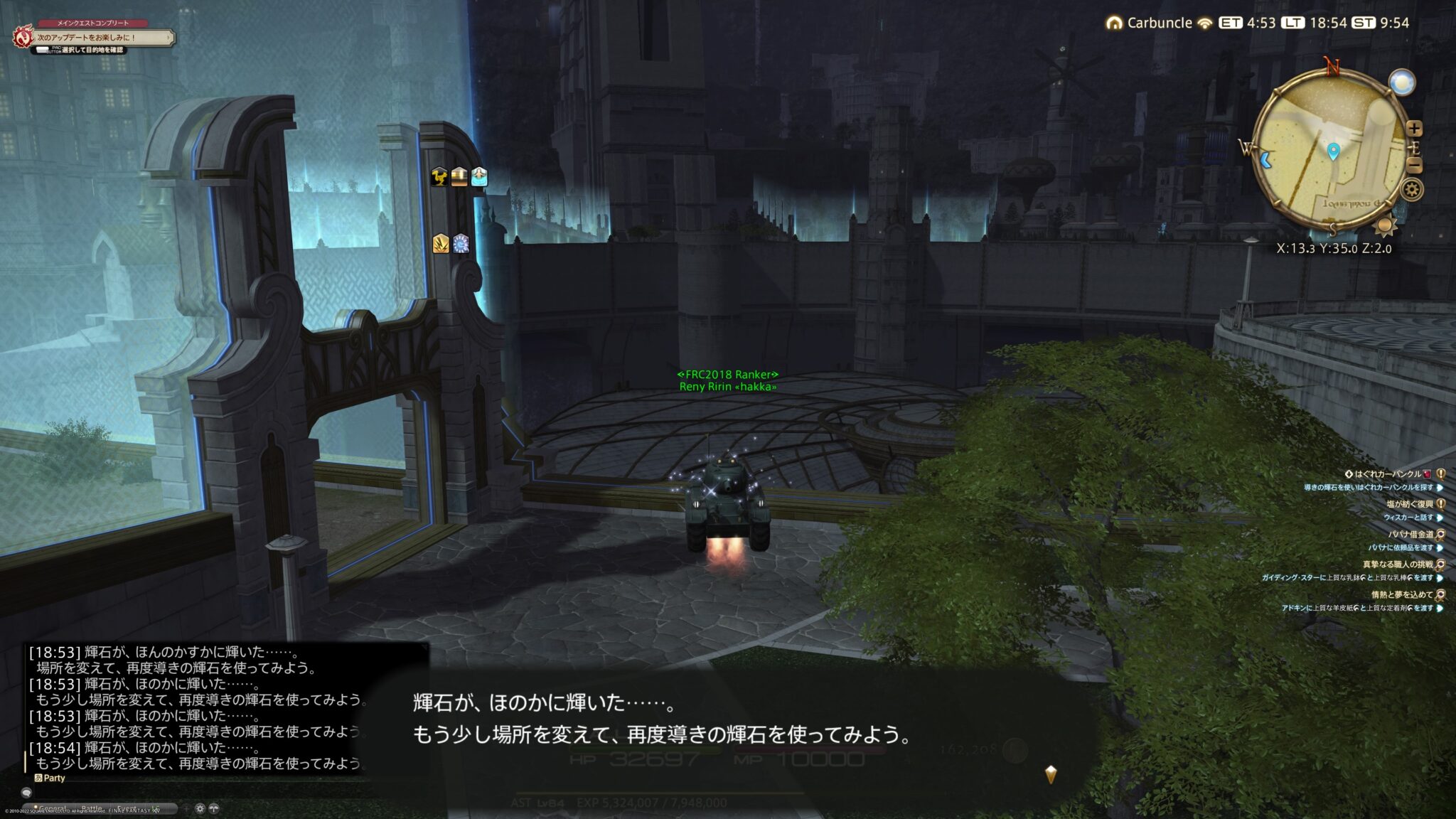Select the Event chat tab
This screenshot has height=819, width=1456.
tap(127, 808)
